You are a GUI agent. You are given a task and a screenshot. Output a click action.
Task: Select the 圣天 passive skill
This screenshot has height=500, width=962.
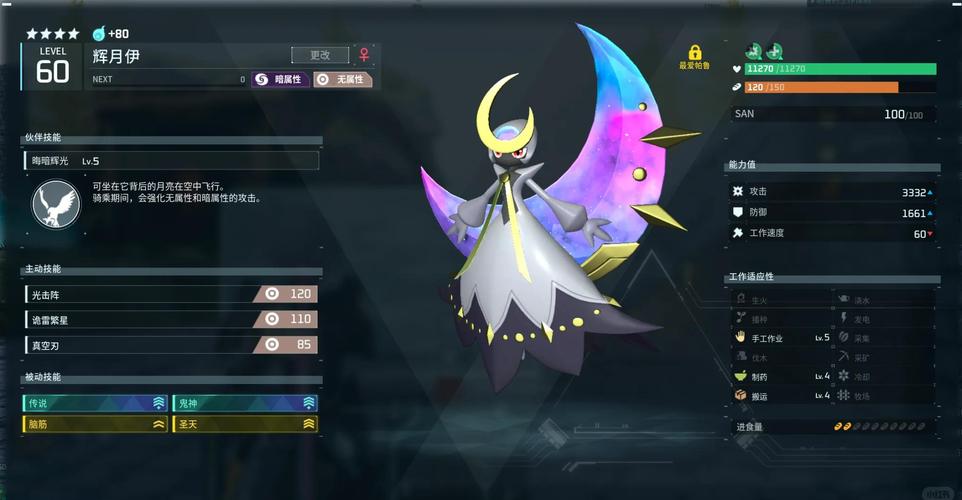[245, 424]
